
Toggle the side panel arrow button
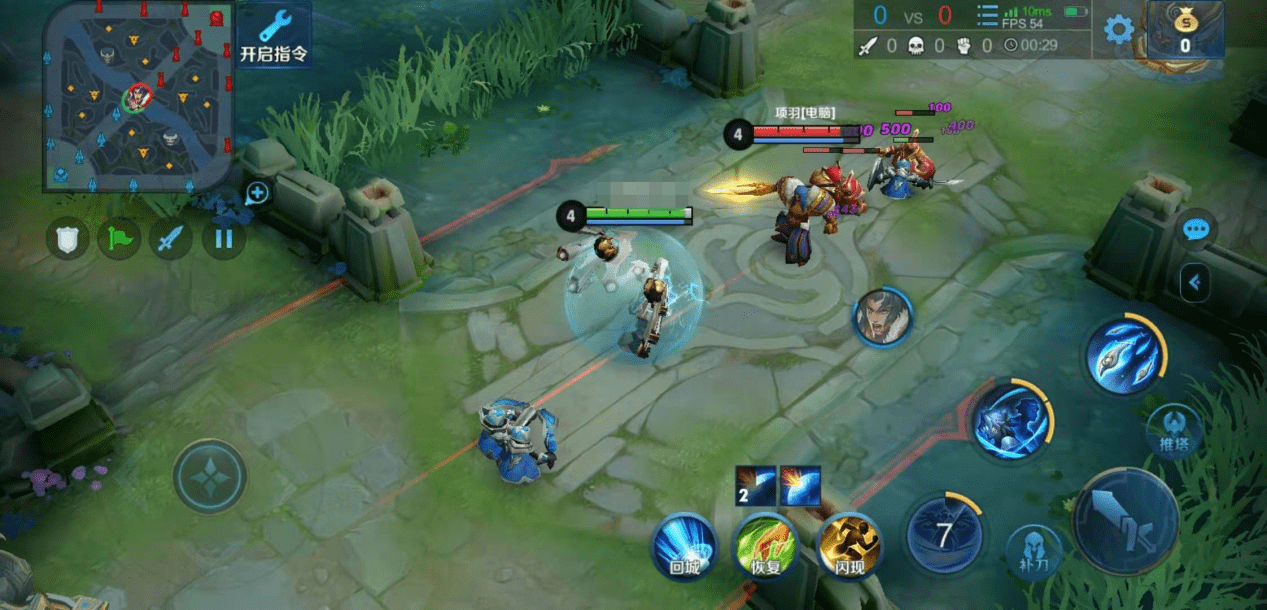click(x=1194, y=283)
